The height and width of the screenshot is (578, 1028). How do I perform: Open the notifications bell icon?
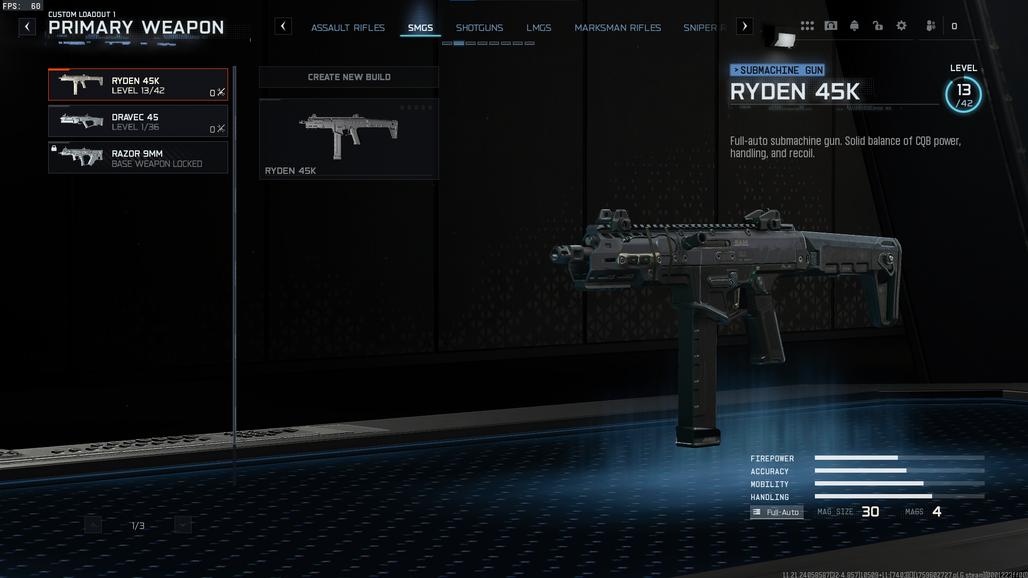[854, 26]
